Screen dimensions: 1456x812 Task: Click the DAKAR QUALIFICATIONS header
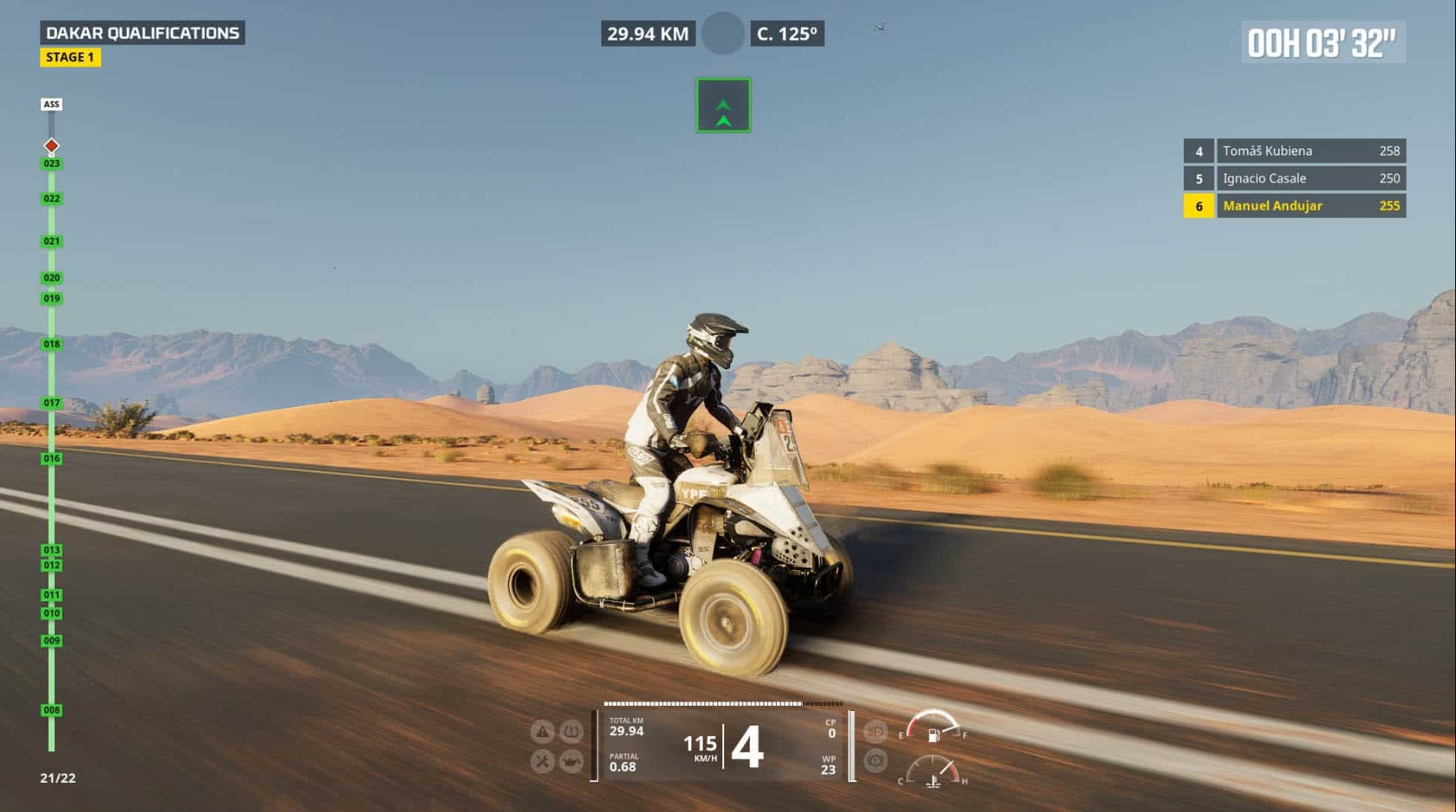143,33
